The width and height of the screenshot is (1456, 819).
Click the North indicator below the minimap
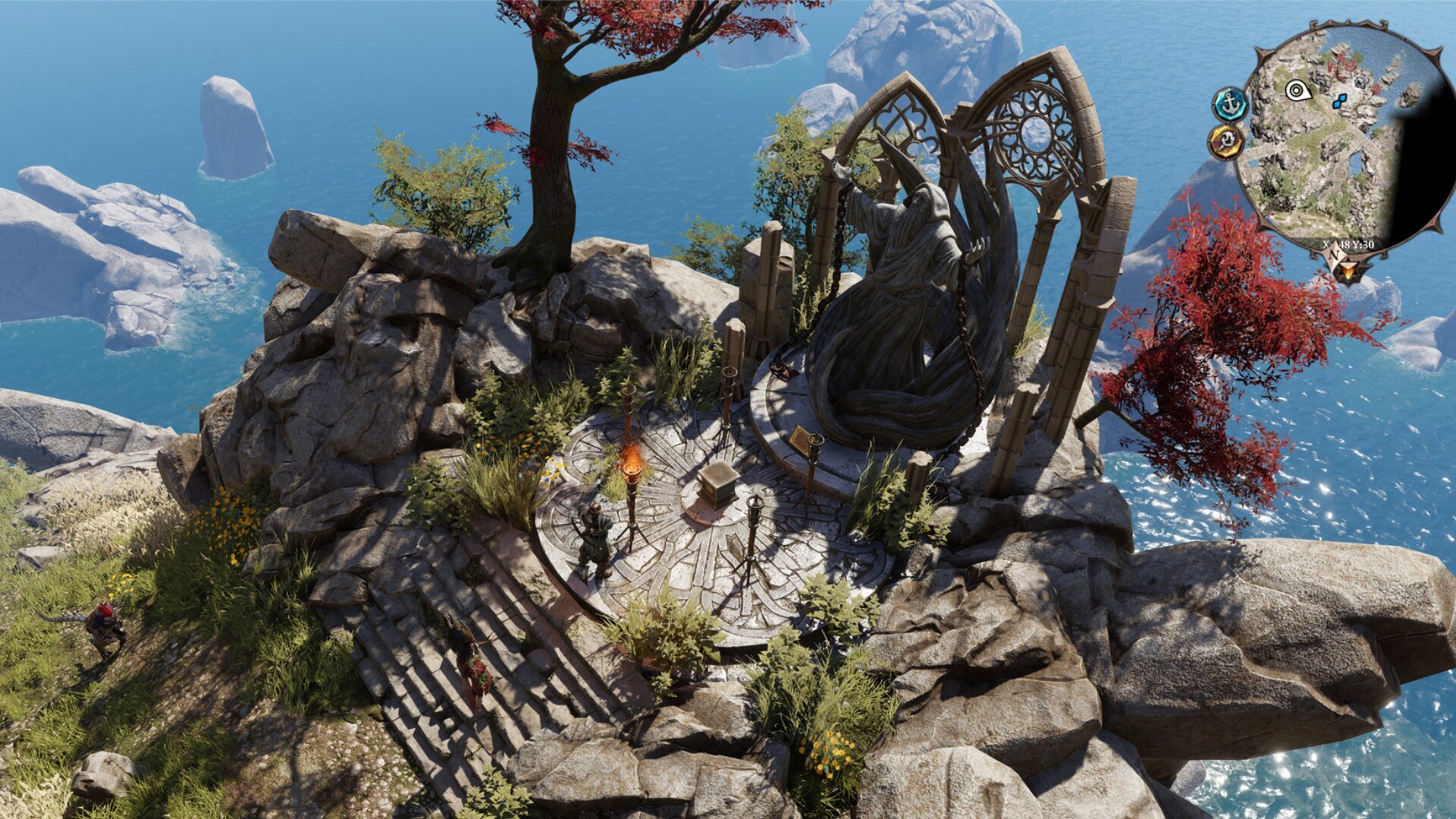click(x=1334, y=255)
